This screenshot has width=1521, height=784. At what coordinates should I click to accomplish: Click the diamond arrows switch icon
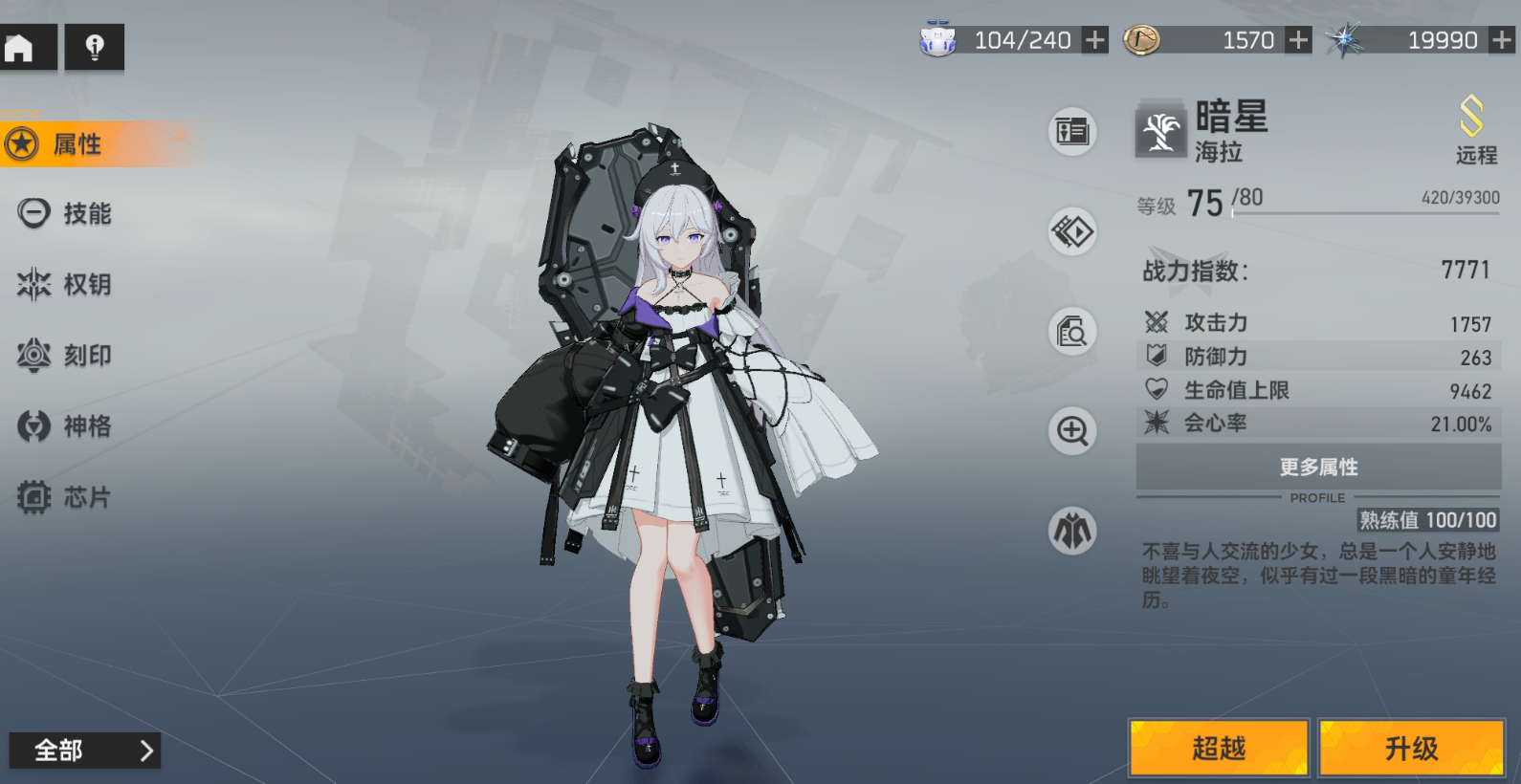click(1072, 231)
